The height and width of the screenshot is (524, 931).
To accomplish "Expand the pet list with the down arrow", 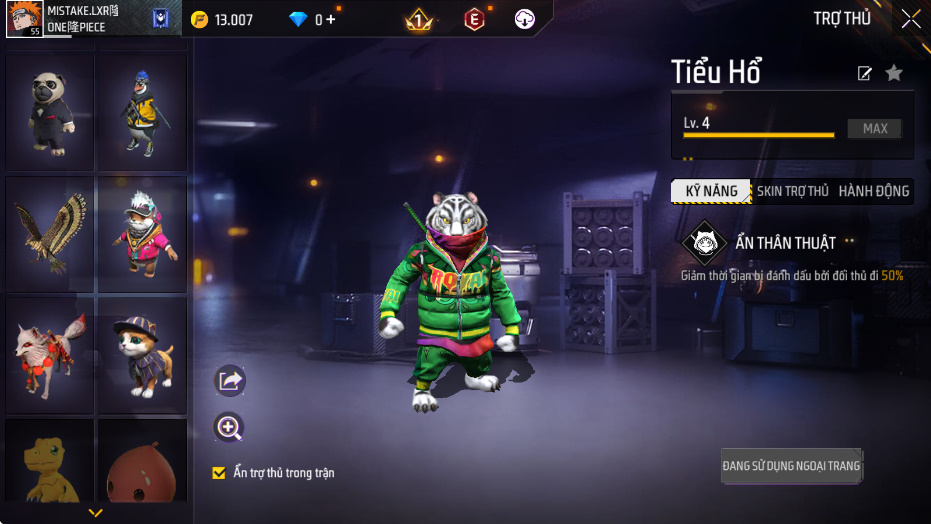I will pos(96,513).
